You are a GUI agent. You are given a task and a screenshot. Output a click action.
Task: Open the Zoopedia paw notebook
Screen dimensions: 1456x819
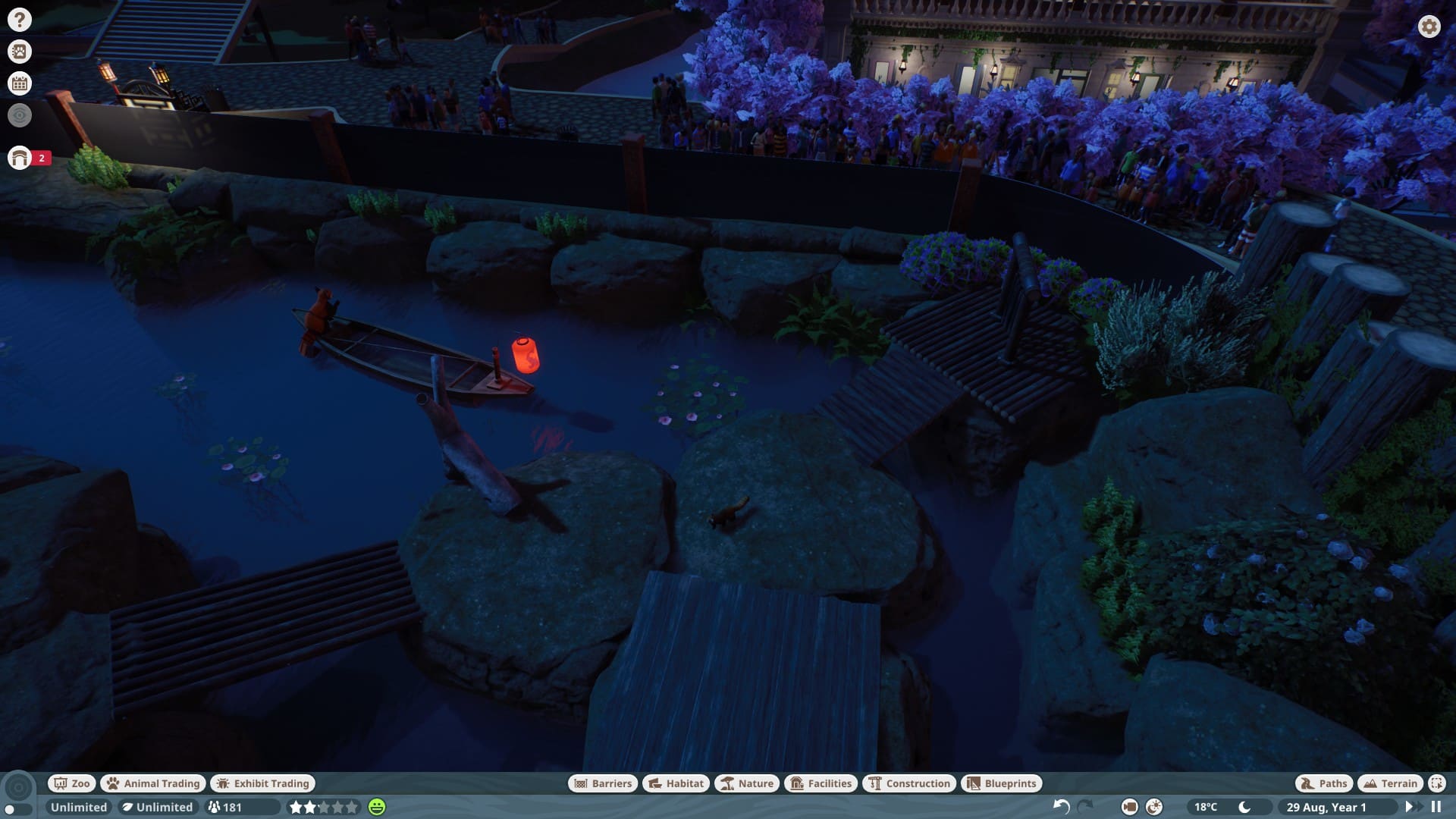(20, 52)
